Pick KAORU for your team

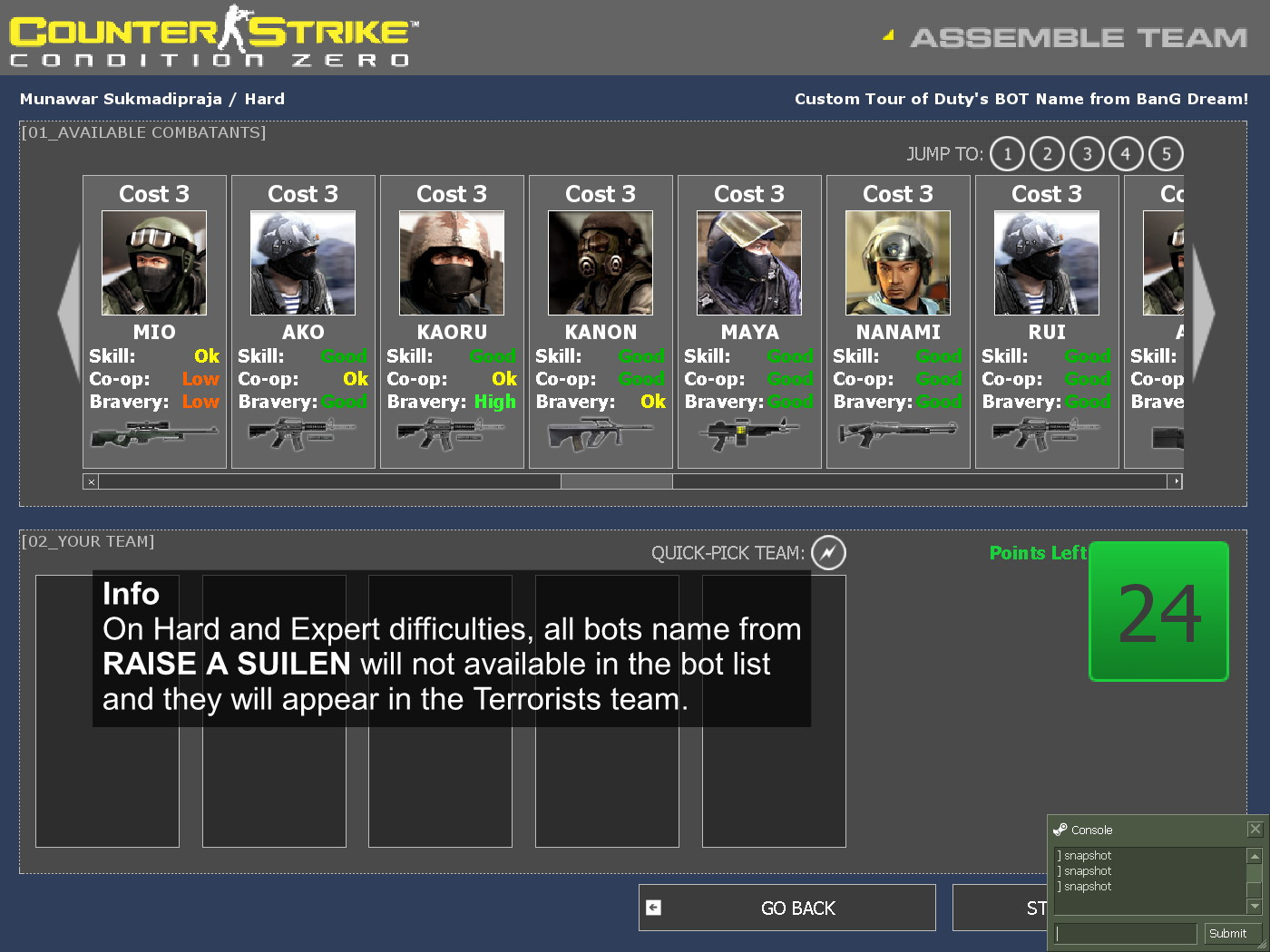point(451,262)
